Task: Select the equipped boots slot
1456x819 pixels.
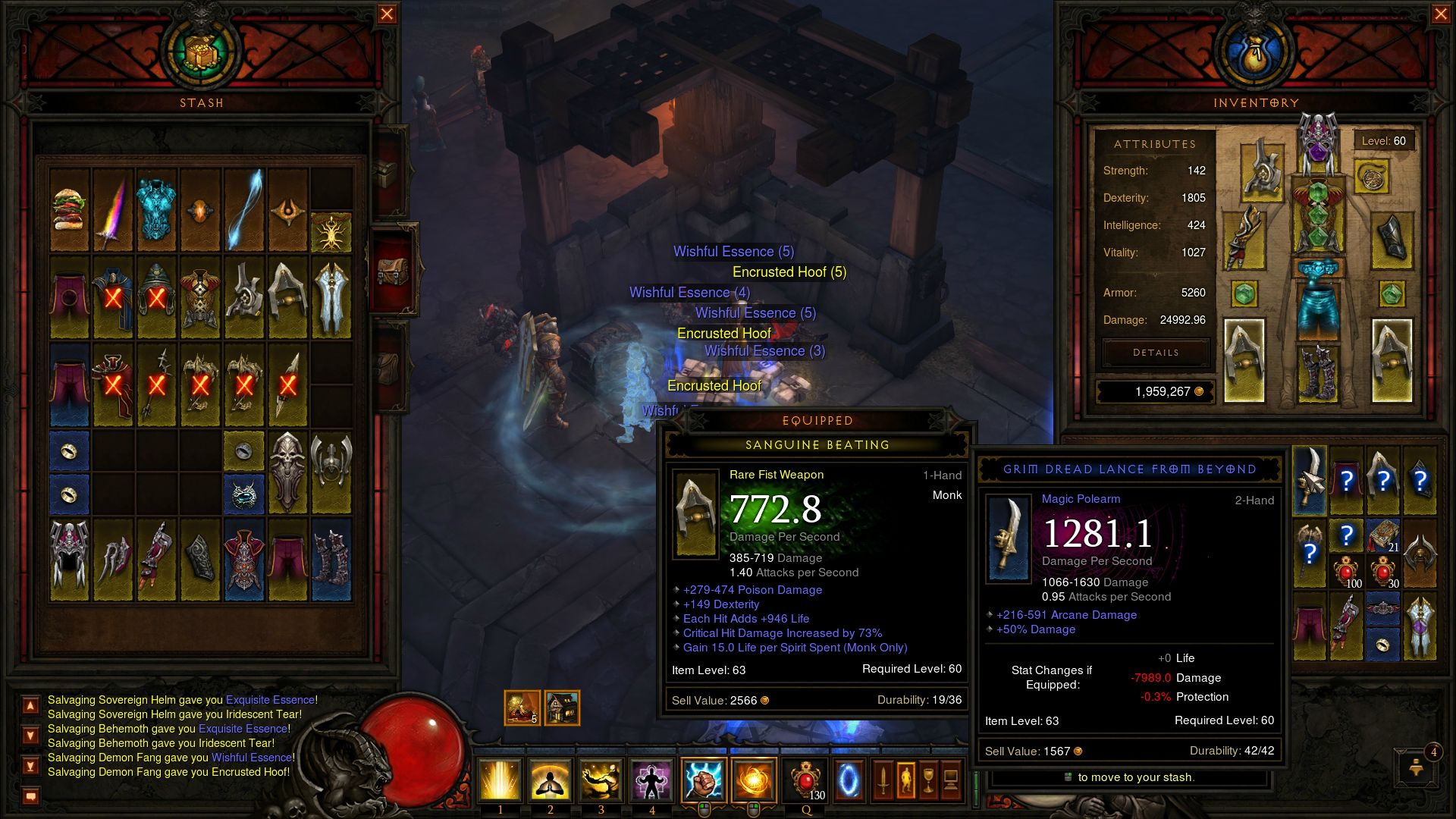Action: point(1318,372)
